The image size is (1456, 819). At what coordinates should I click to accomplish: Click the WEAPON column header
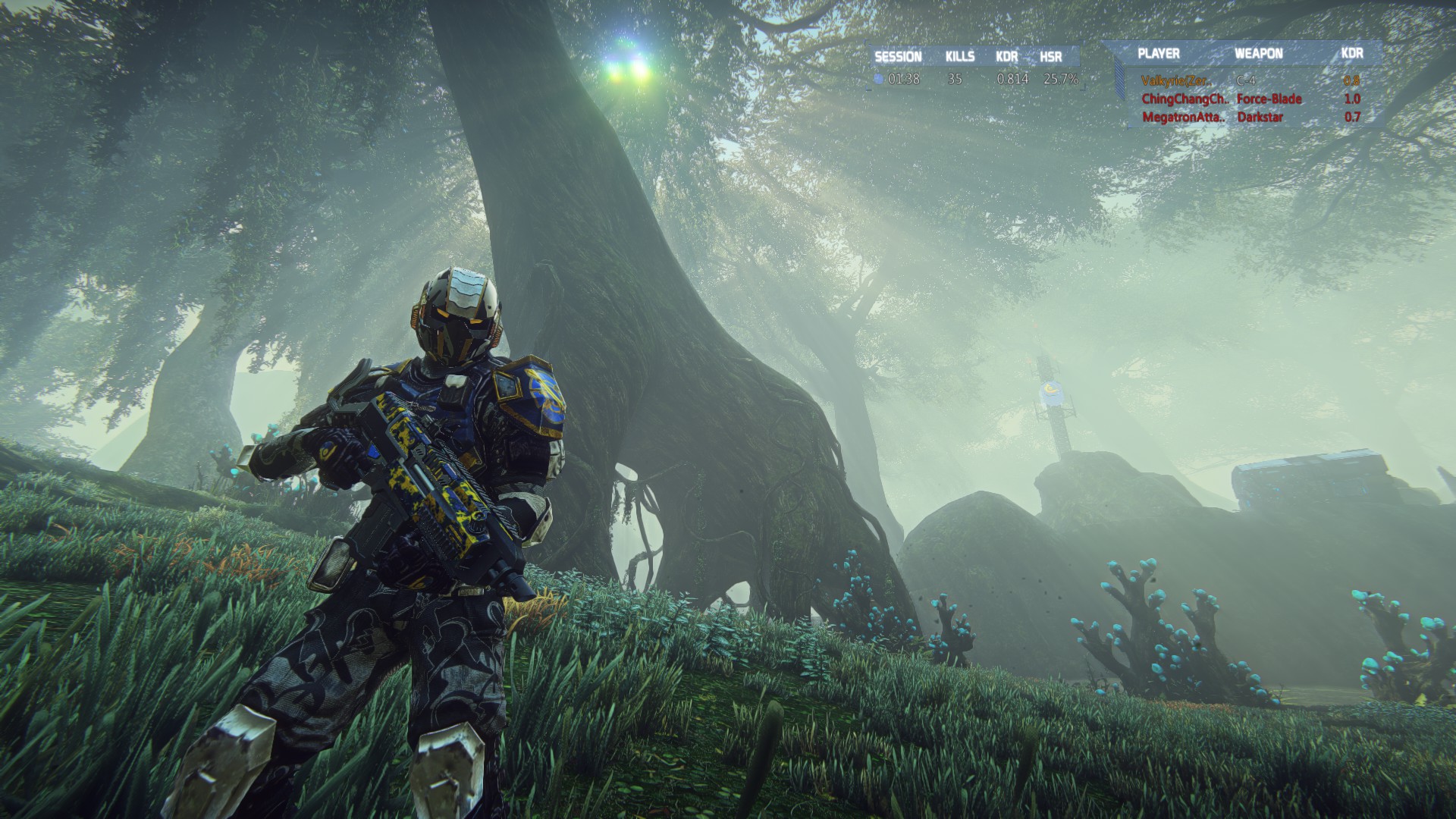pos(1258,53)
